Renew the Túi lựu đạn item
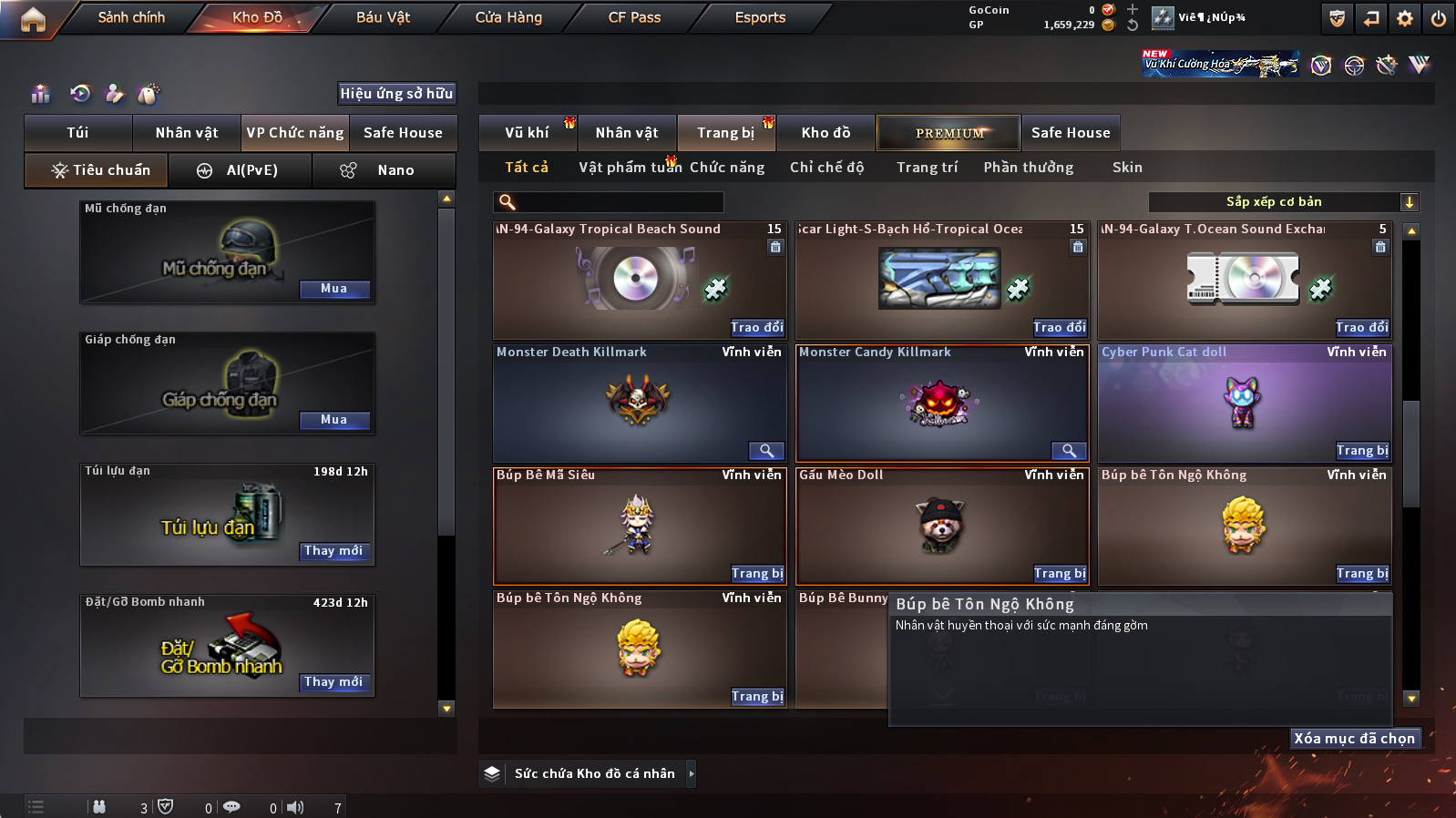This screenshot has height=818, width=1456. click(333, 551)
